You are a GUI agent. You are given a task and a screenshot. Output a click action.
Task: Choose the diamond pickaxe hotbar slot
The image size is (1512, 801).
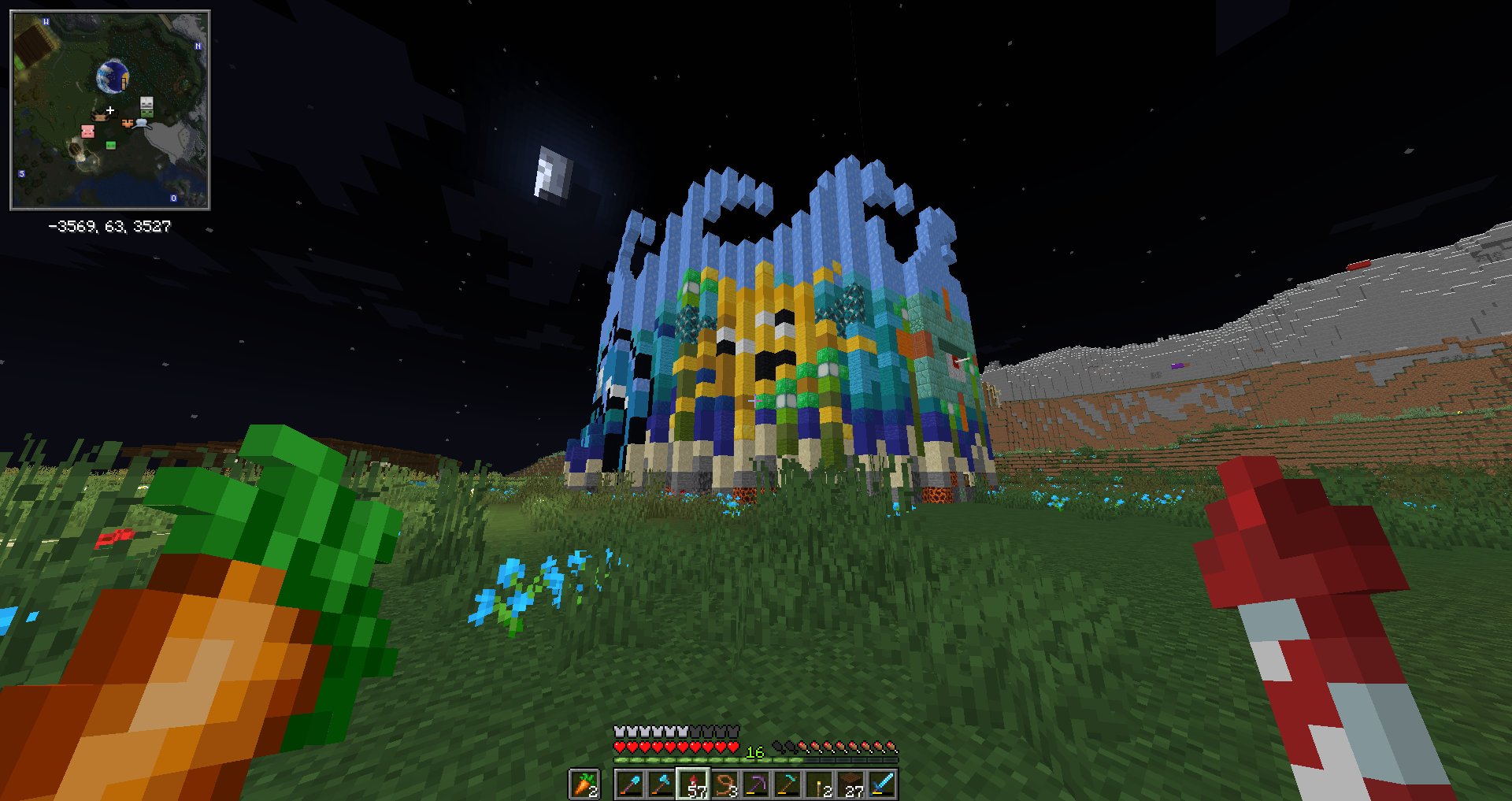[x=787, y=784]
